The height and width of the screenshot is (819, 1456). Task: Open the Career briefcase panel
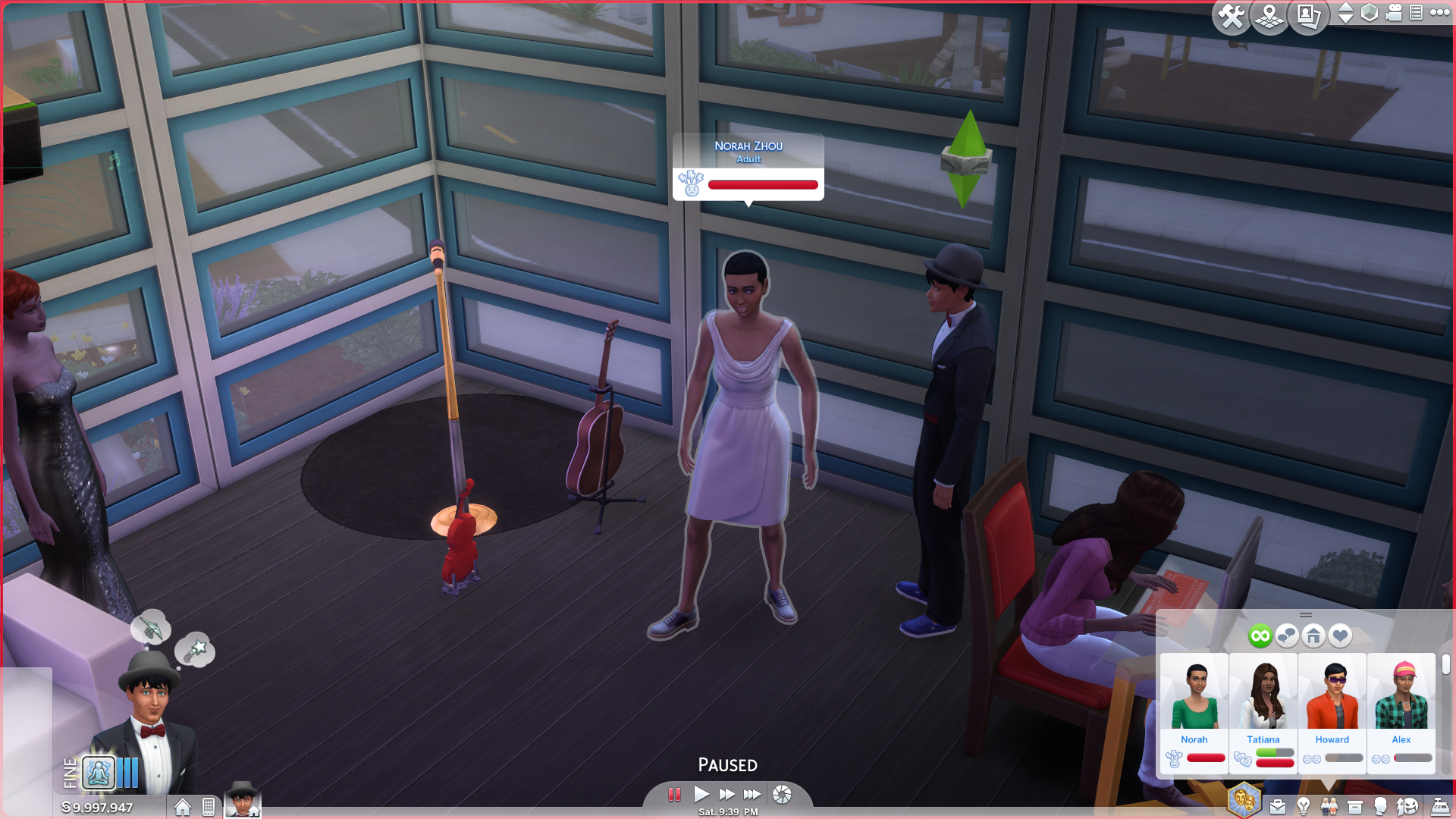pos(1278,807)
